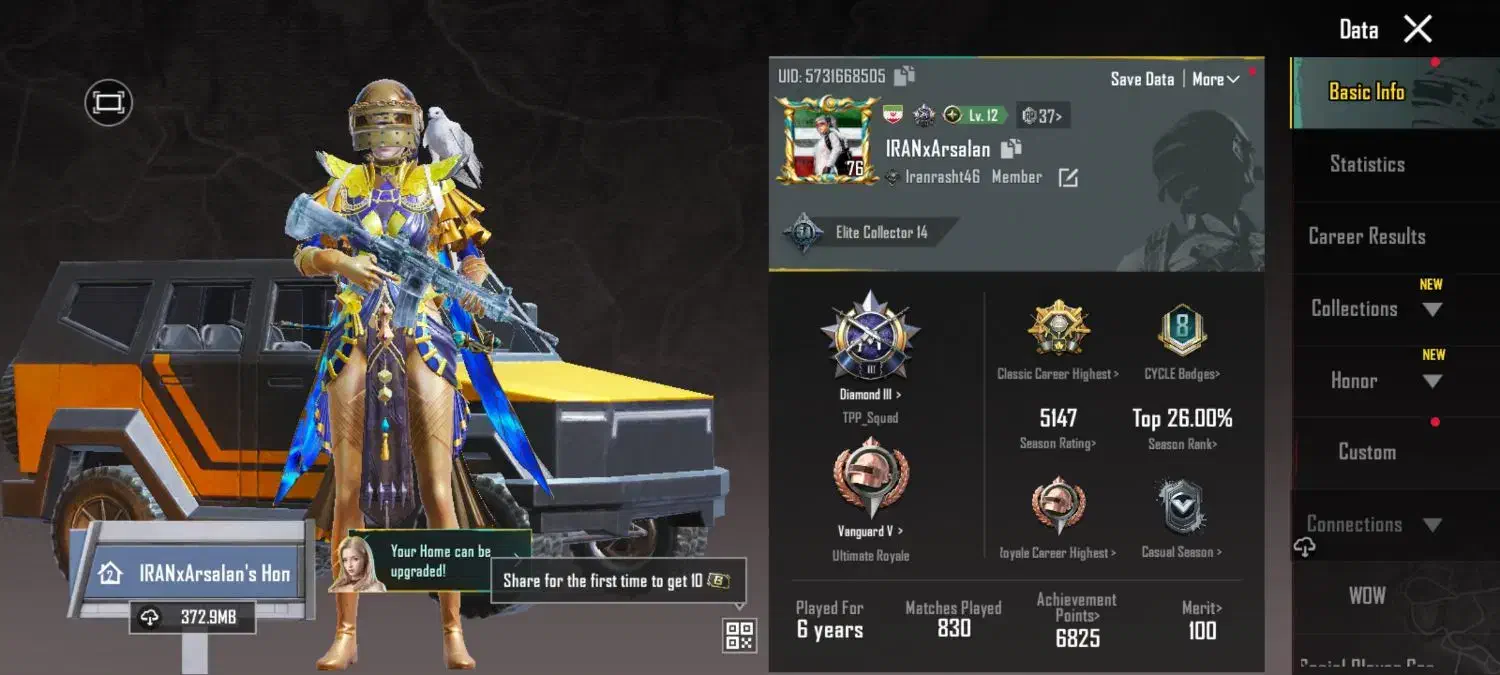
Task: Close the Data profile screen
Action: [x=1418, y=29]
